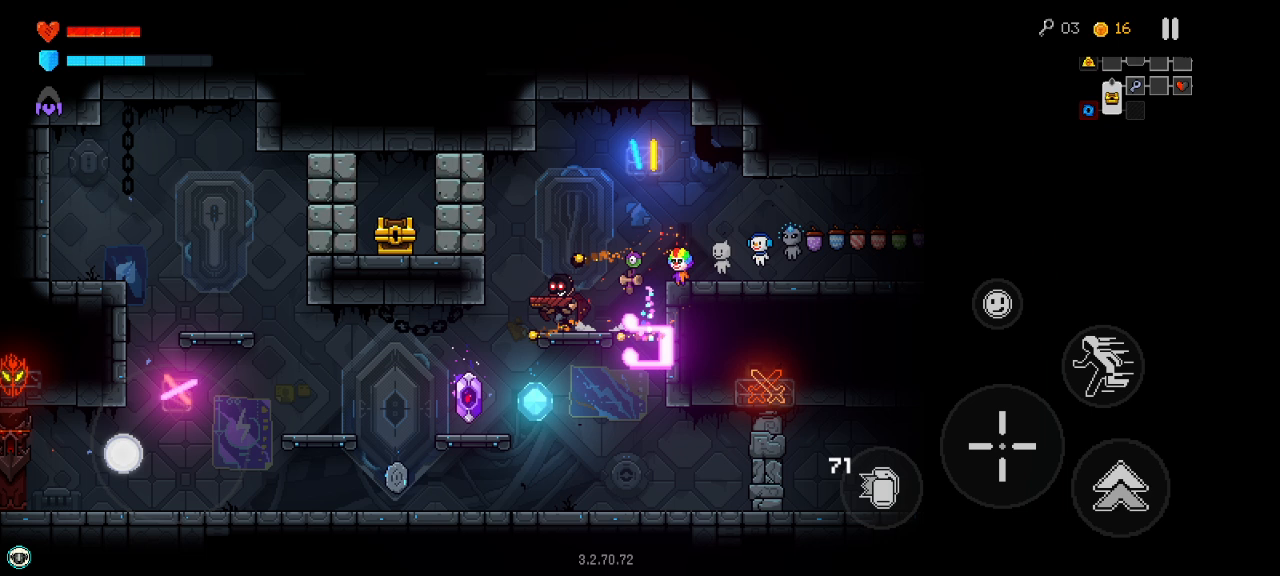
Task: Open the smiley face emote button
Action: click(997, 304)
